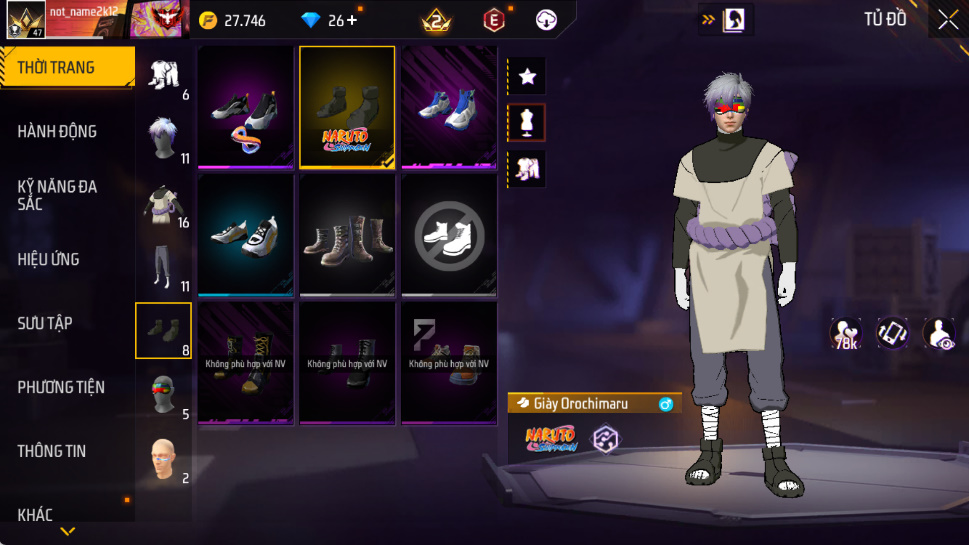Open the hair category with 11 items
The width and height of the screenshot is (969, 545).
(163, 138)
